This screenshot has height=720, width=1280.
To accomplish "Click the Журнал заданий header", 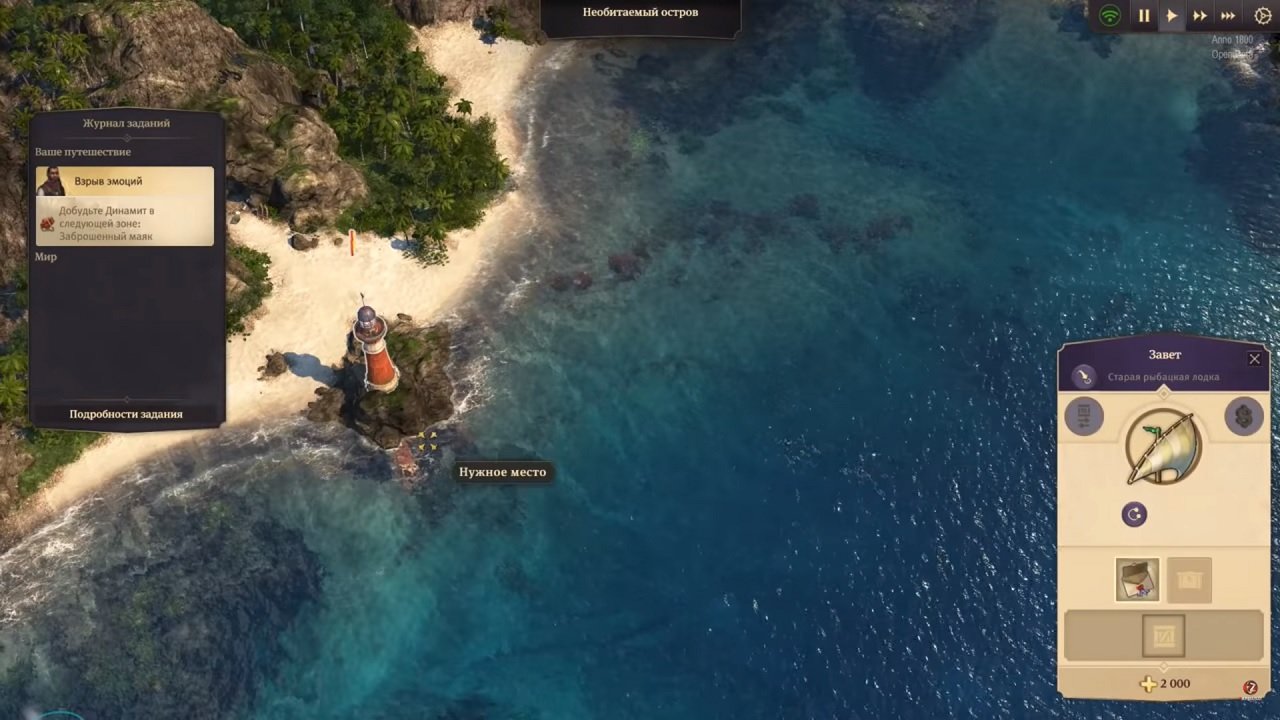I will (125, 122).
